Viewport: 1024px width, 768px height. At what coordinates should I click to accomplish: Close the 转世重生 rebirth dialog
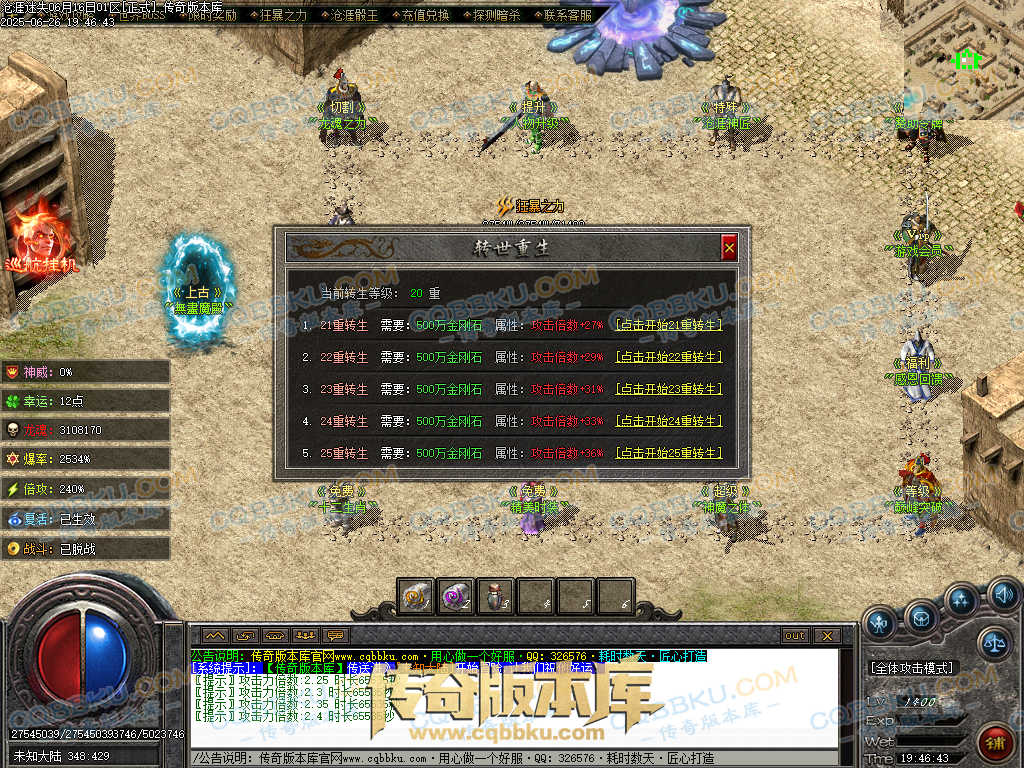729,247
